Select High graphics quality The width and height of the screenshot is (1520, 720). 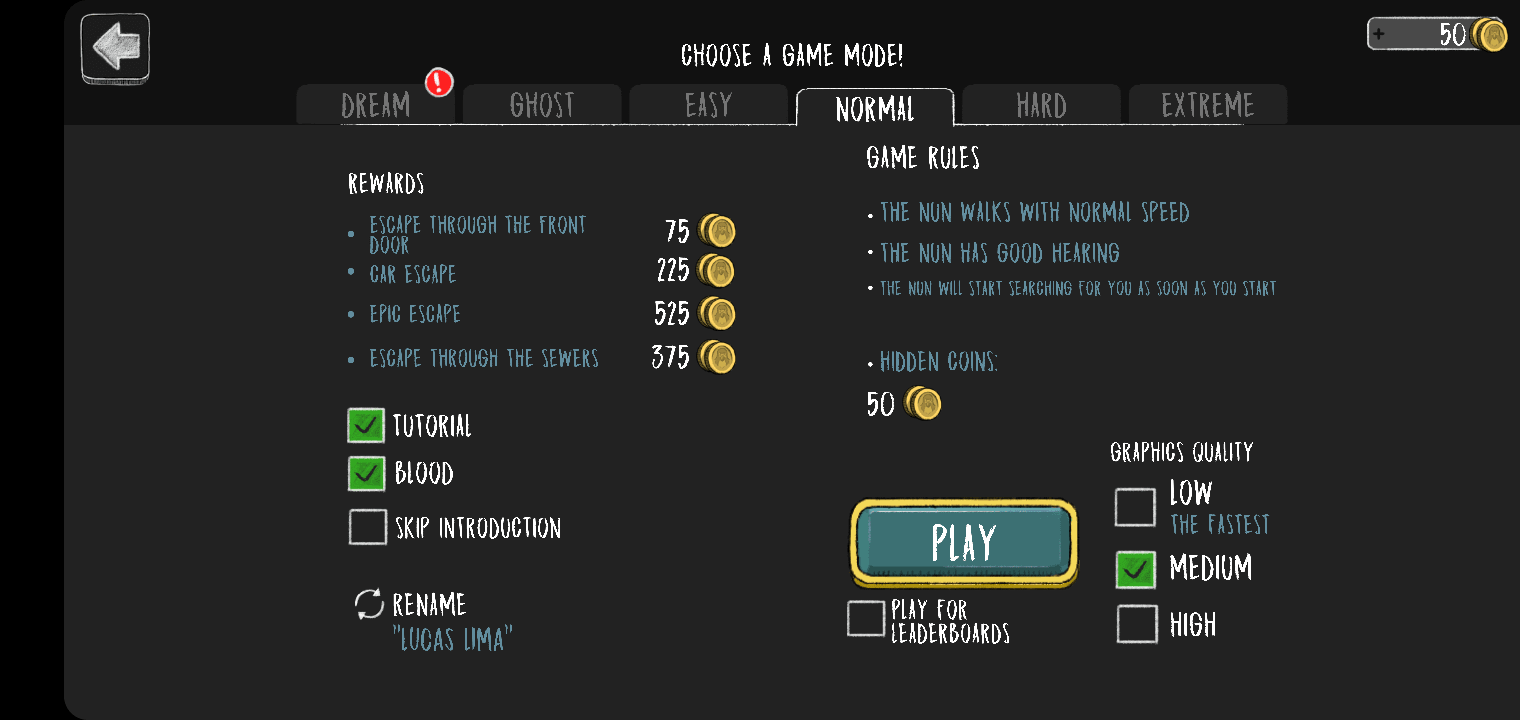click(1136, 624)
